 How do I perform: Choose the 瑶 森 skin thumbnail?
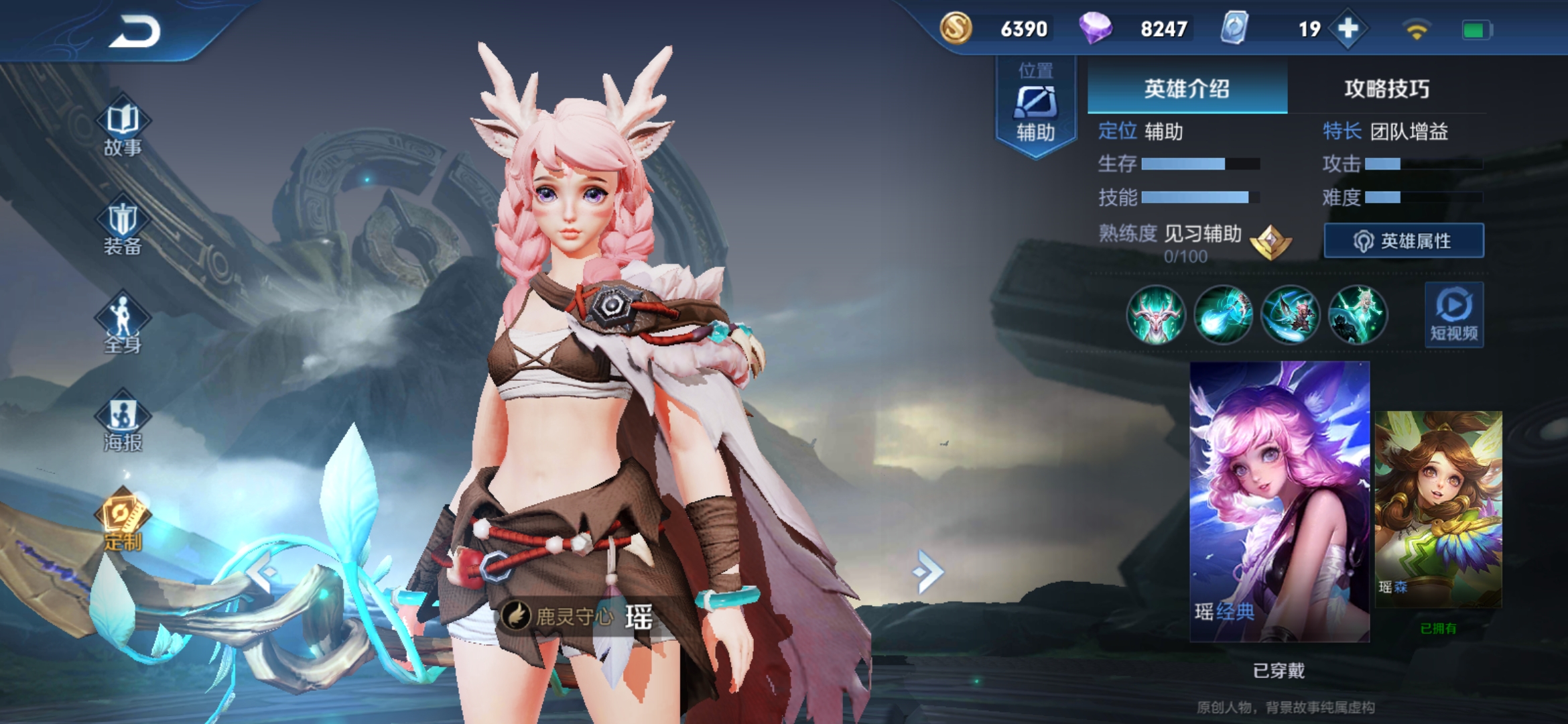pos(1438,509)
